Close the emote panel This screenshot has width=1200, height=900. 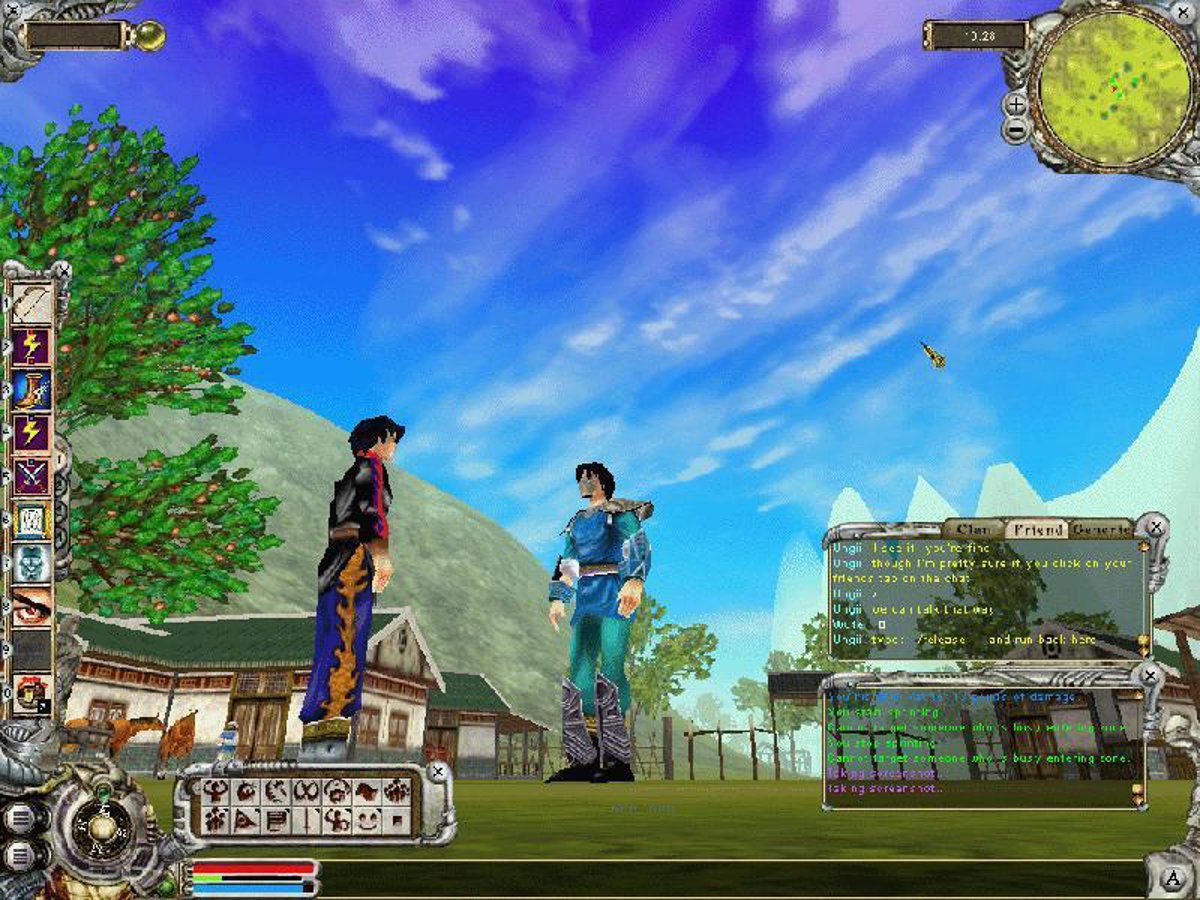(436, 771)
